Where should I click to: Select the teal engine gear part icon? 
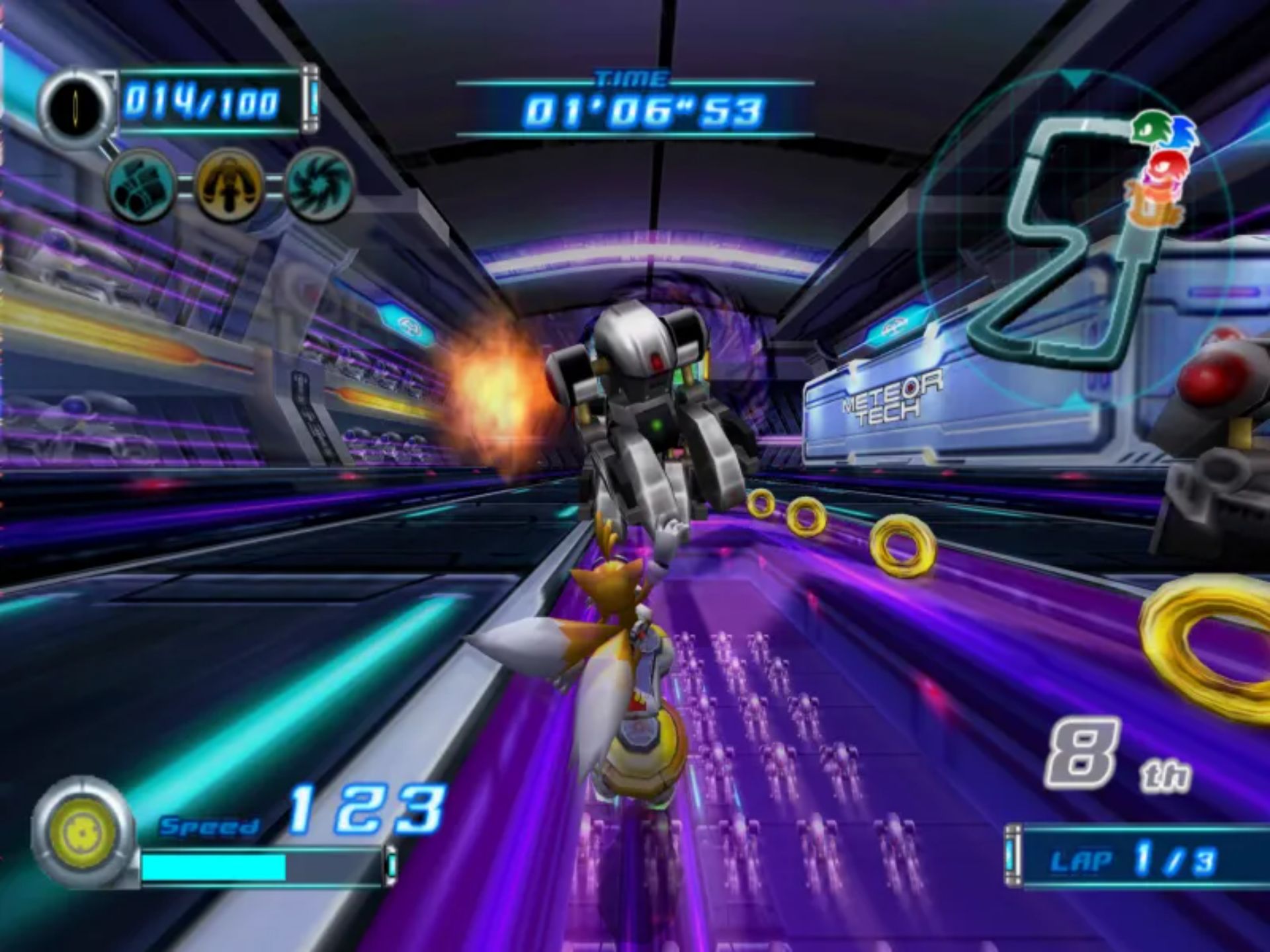[x=141, y=186]
